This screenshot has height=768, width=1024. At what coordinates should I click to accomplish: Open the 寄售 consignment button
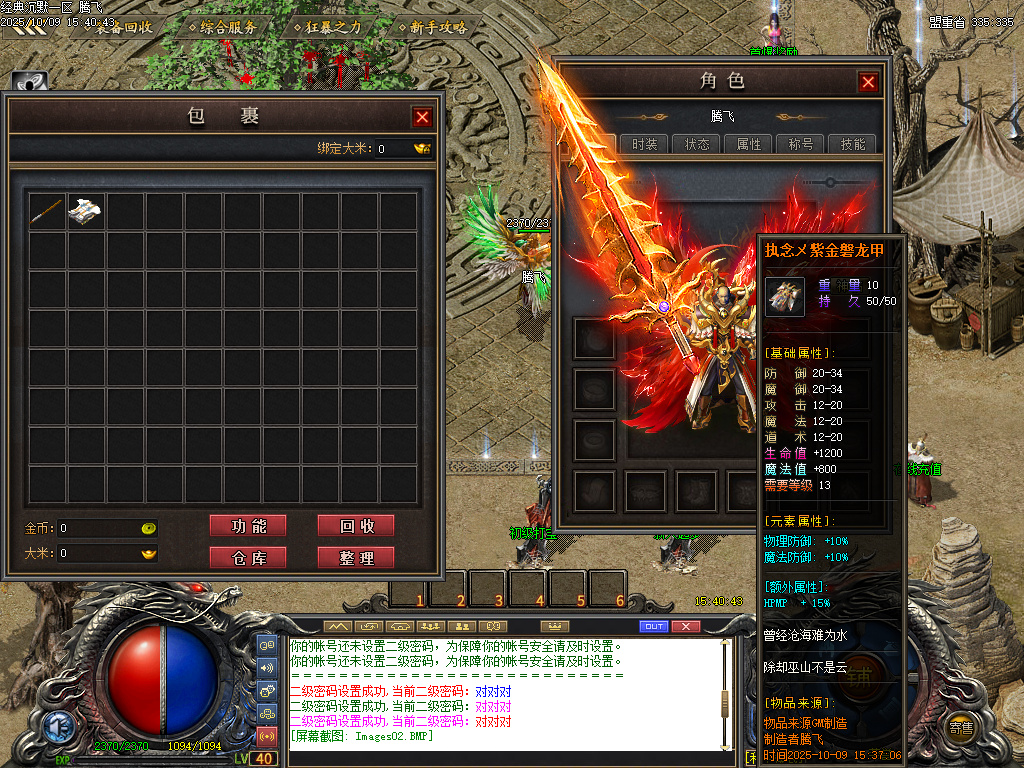click(x=961, y=728)
